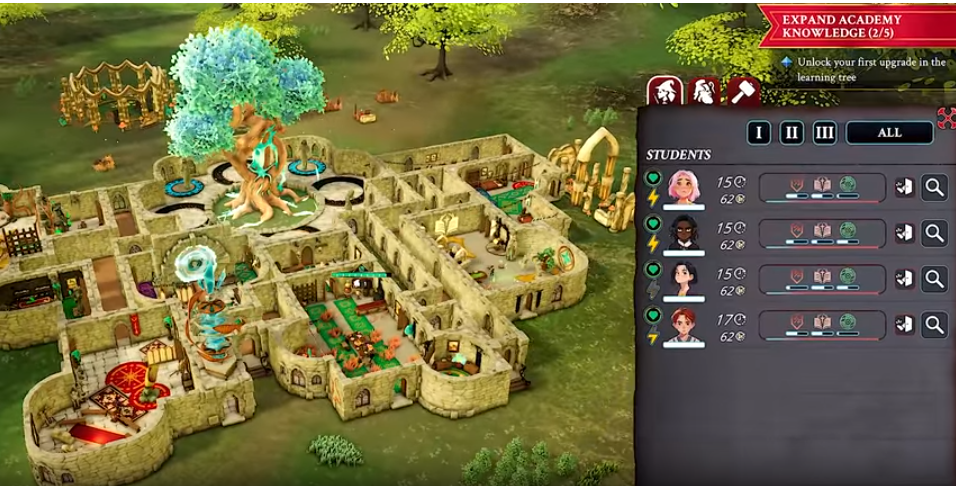The height and width of the screenshot is (486, 956).
Task: Select the red-haired student portrait
Action: [x=684, y=325]
